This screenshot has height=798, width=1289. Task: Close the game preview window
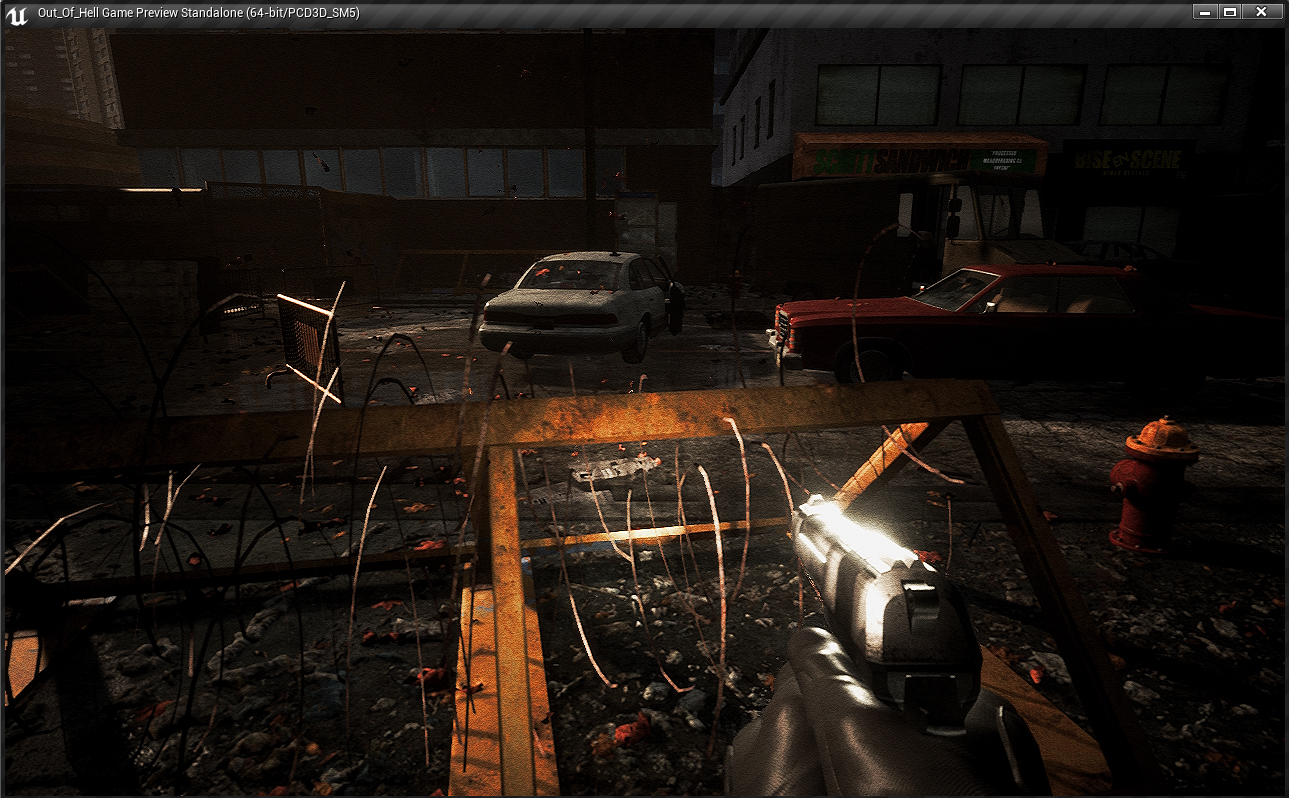[x=1261, y=12]
